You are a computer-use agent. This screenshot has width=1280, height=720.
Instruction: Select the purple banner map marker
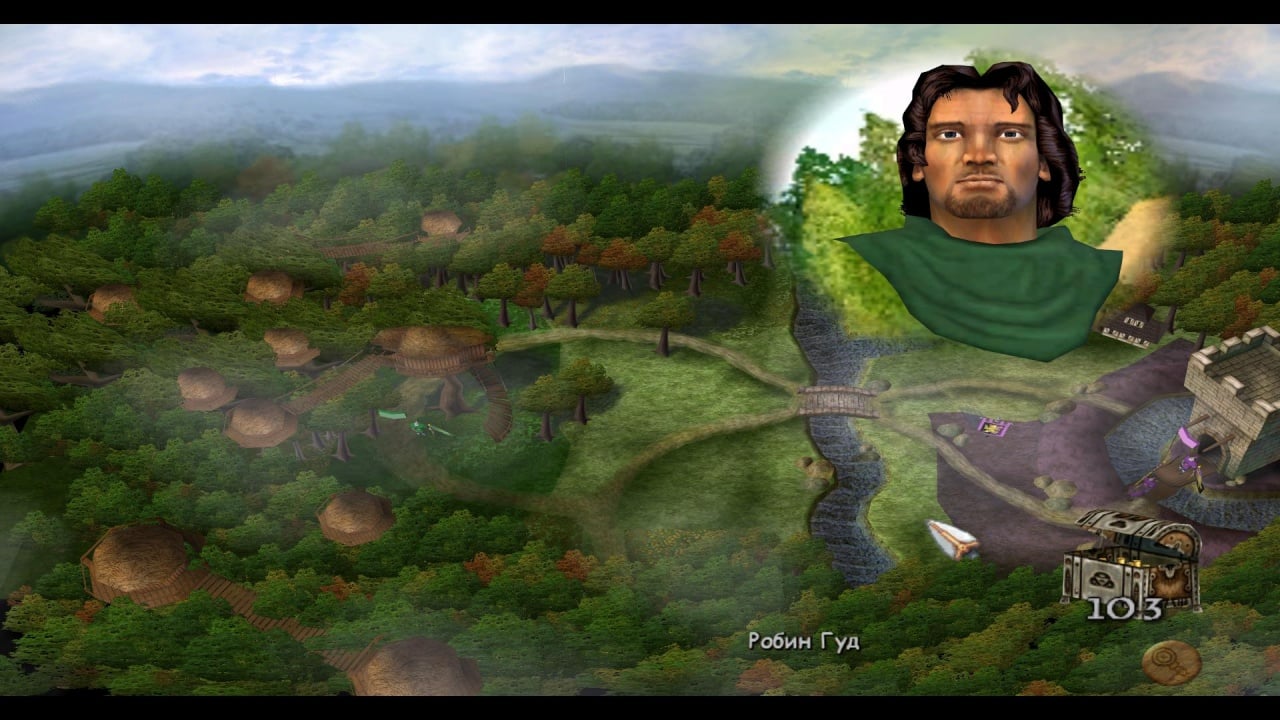(x=993, y=428)
